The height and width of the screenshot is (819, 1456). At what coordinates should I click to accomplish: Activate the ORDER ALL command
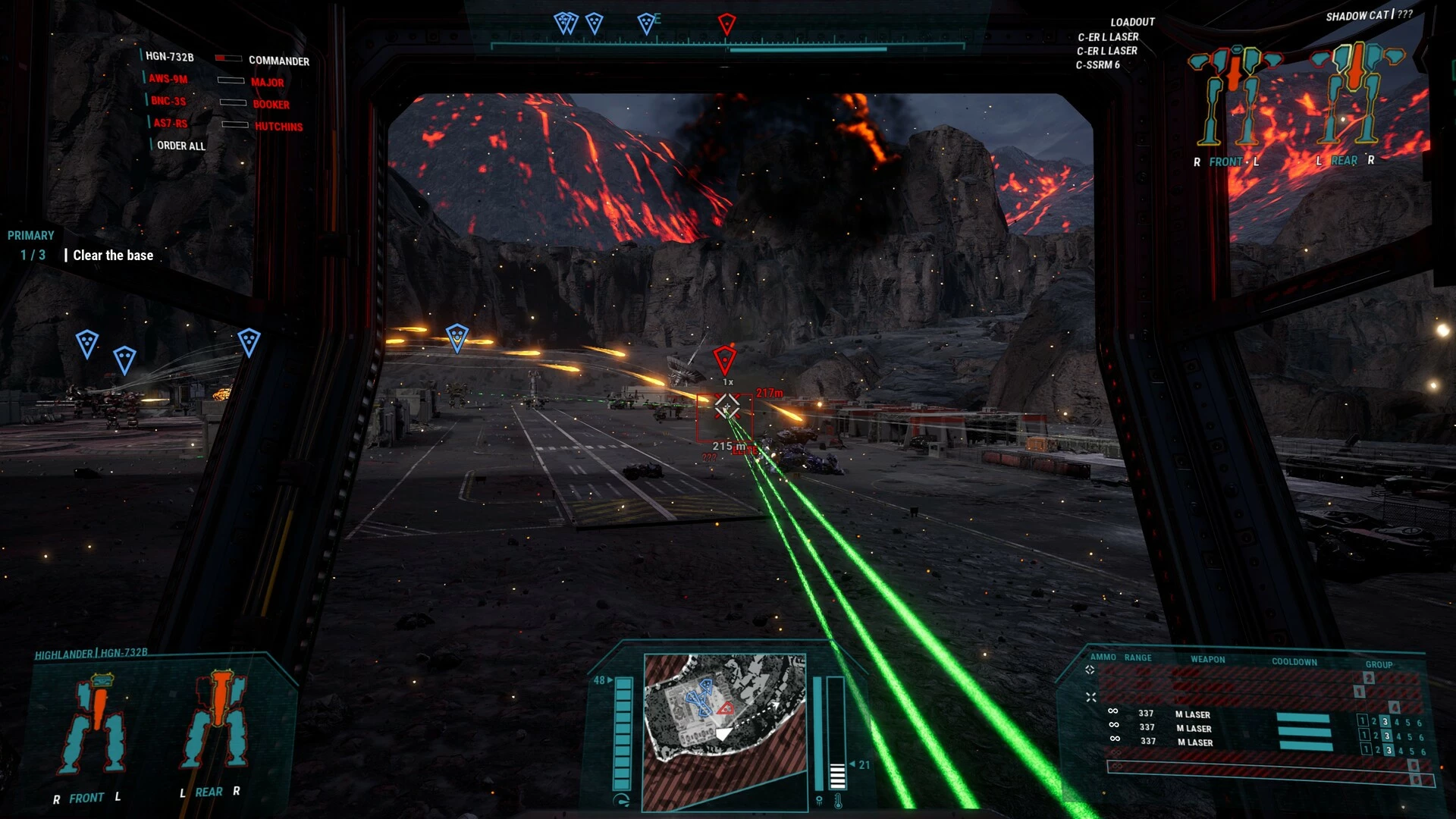point(180,146)
